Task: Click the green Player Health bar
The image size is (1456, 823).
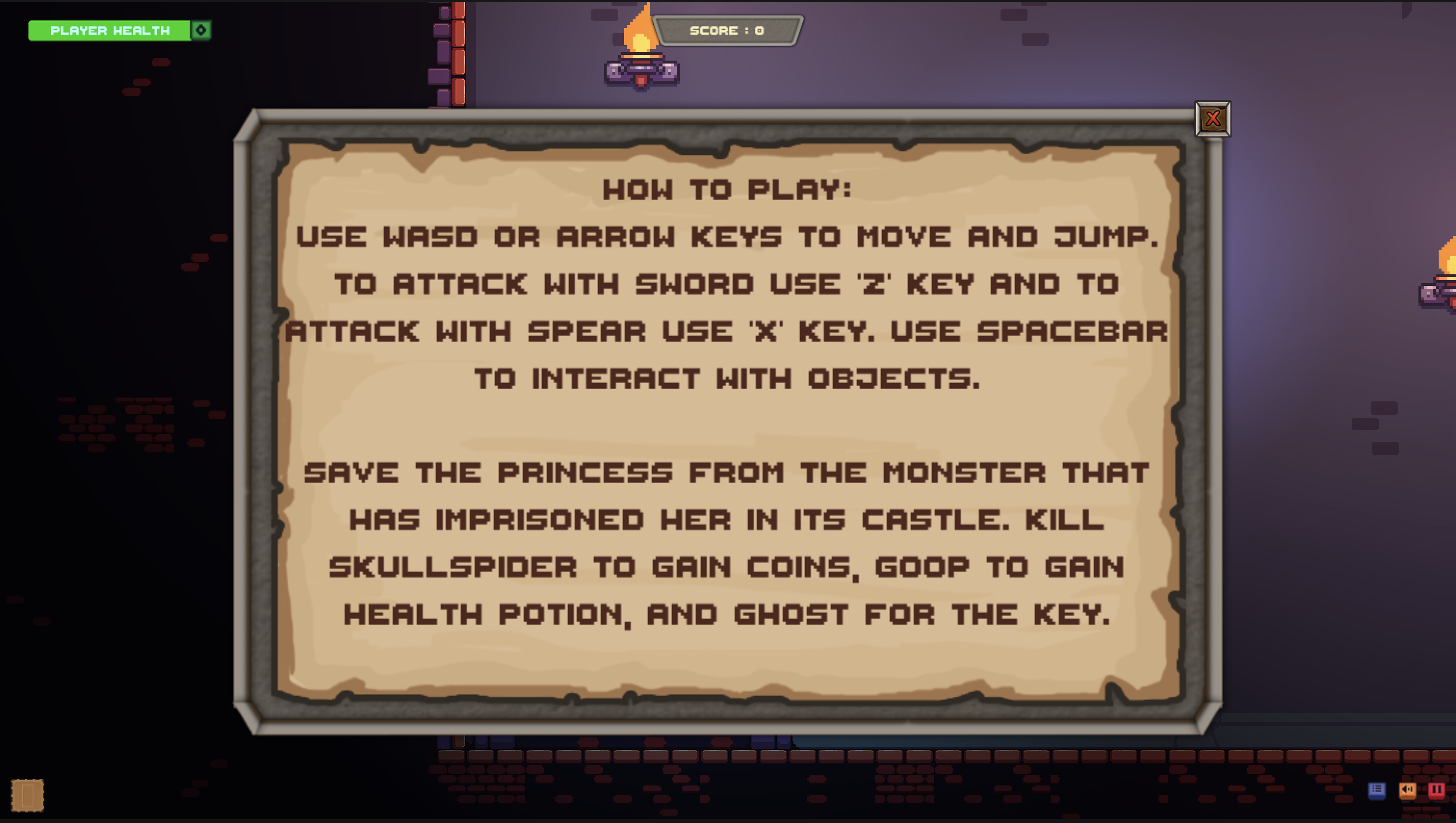Action: (x=111, y=30)
